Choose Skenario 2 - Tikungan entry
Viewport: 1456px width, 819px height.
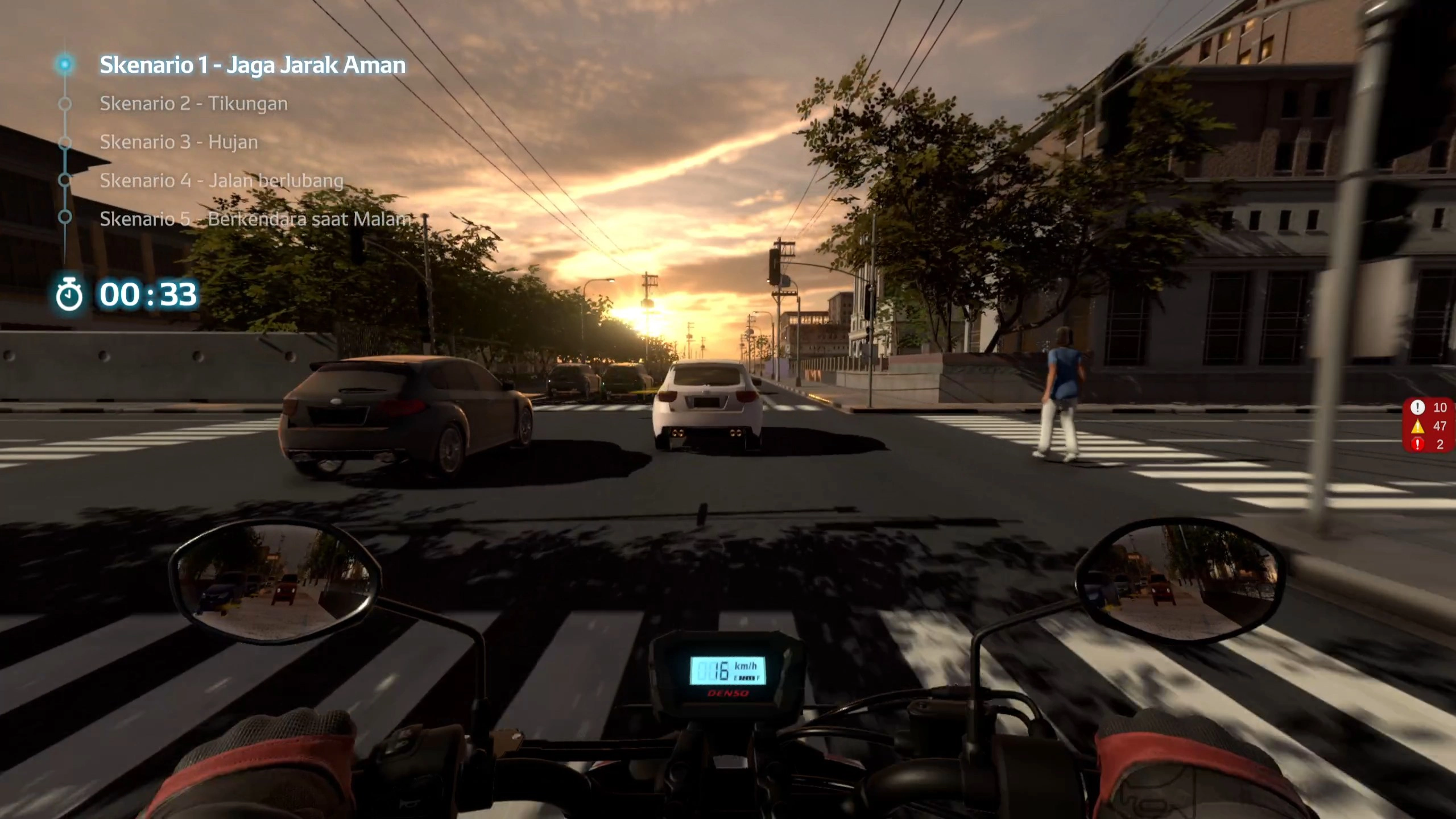click(x=193, y=104)
